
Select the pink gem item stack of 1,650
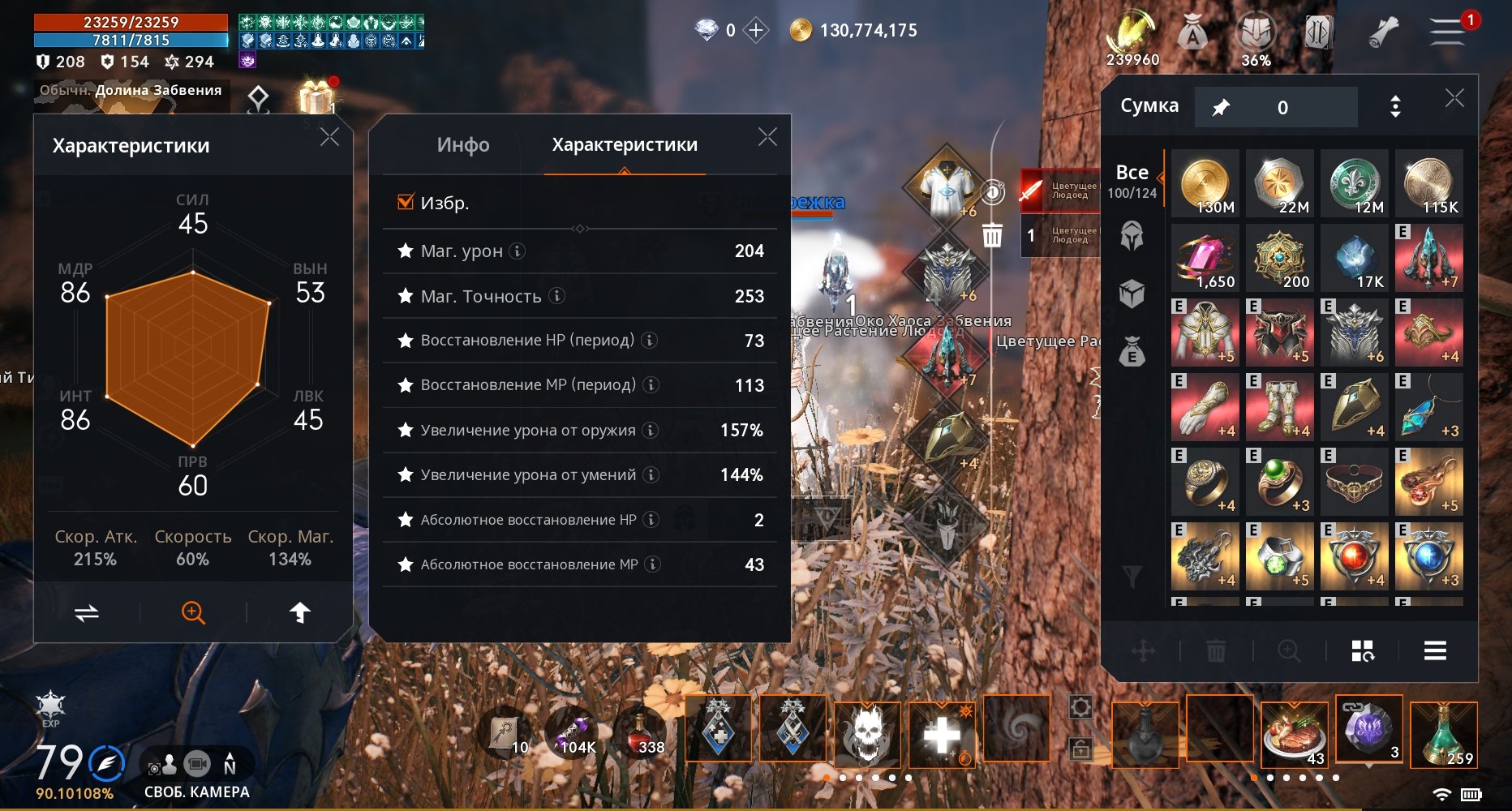1205,258
